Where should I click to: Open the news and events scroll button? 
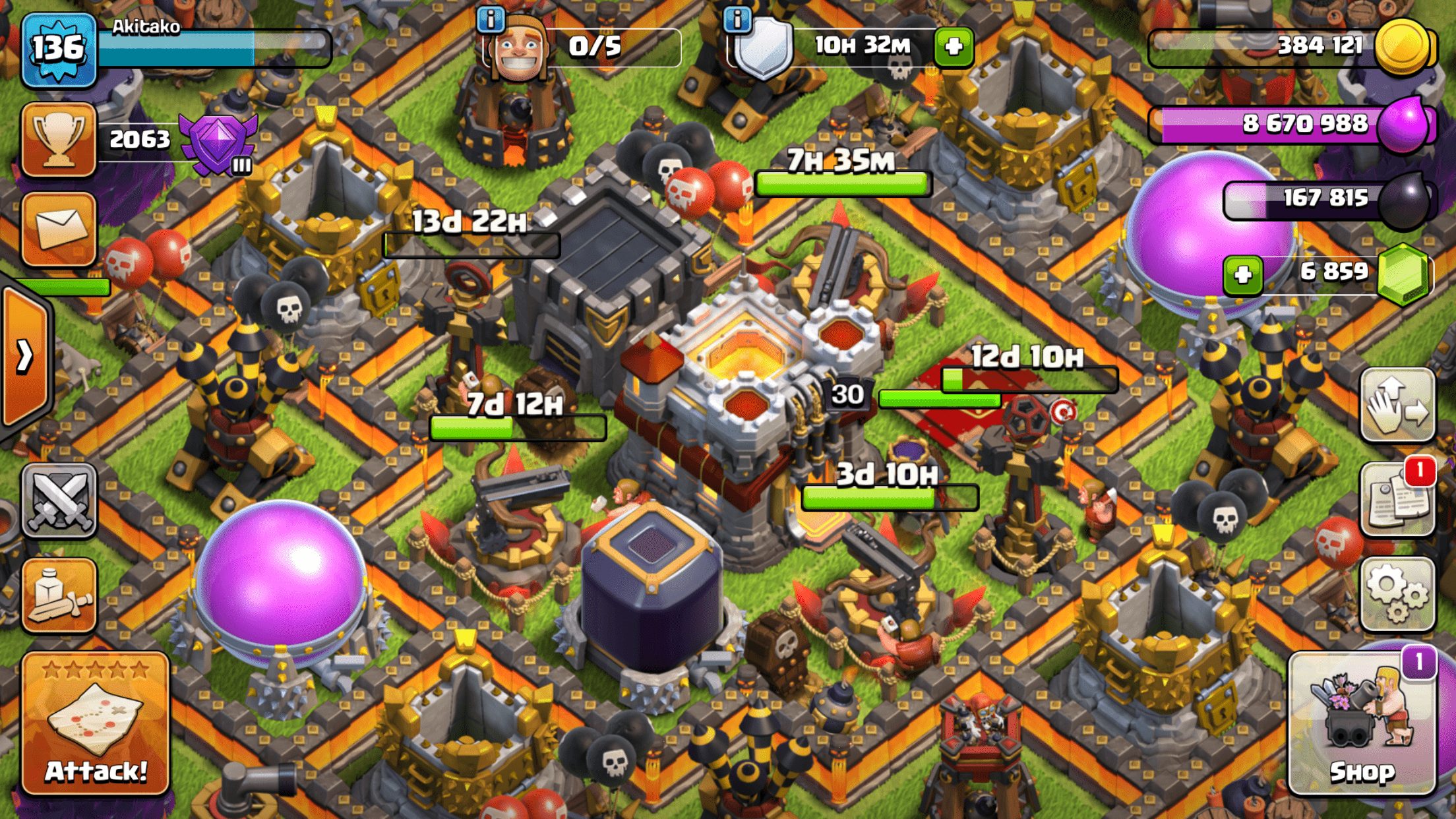(1397, 499)
